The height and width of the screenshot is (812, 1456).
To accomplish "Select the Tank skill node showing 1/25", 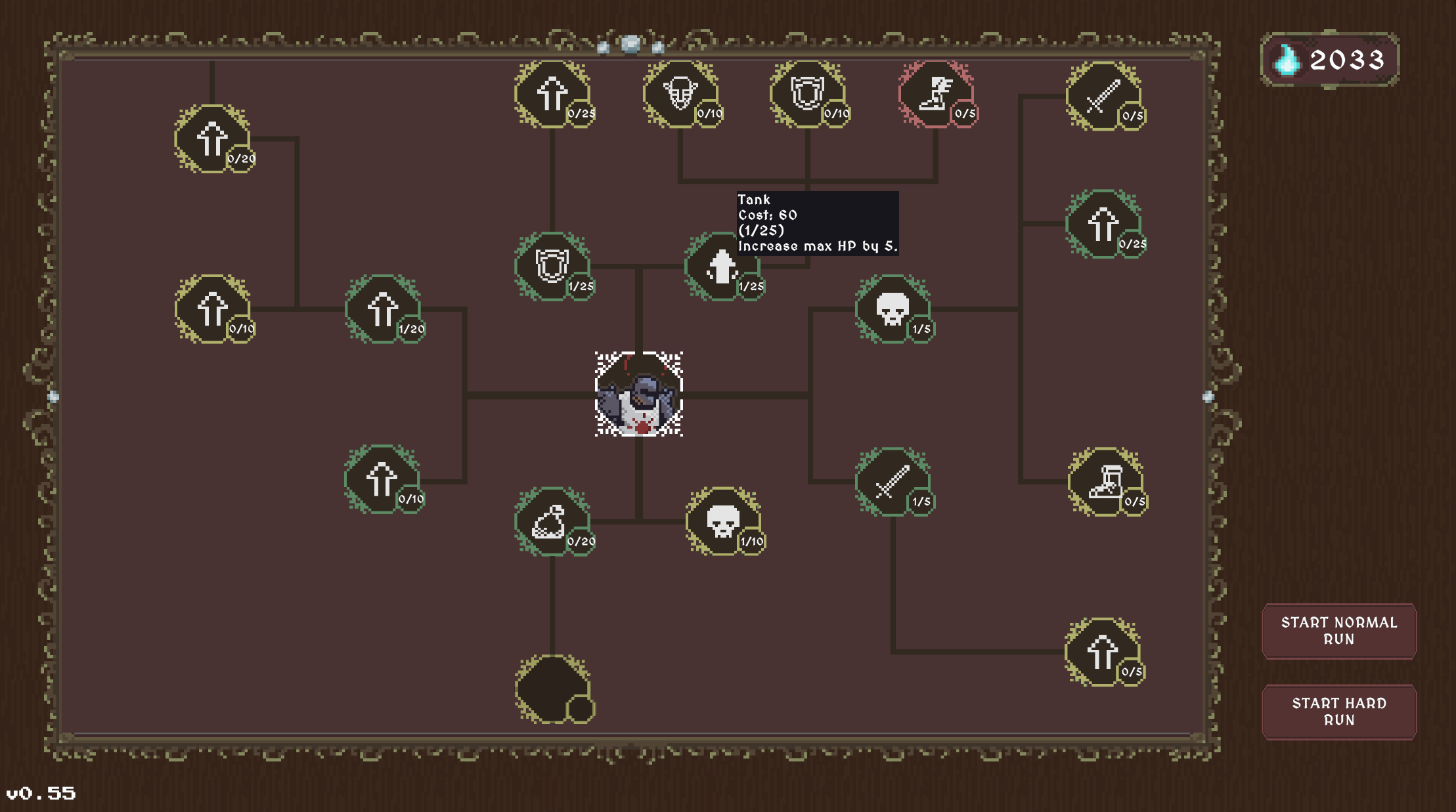I will (720, 265).
